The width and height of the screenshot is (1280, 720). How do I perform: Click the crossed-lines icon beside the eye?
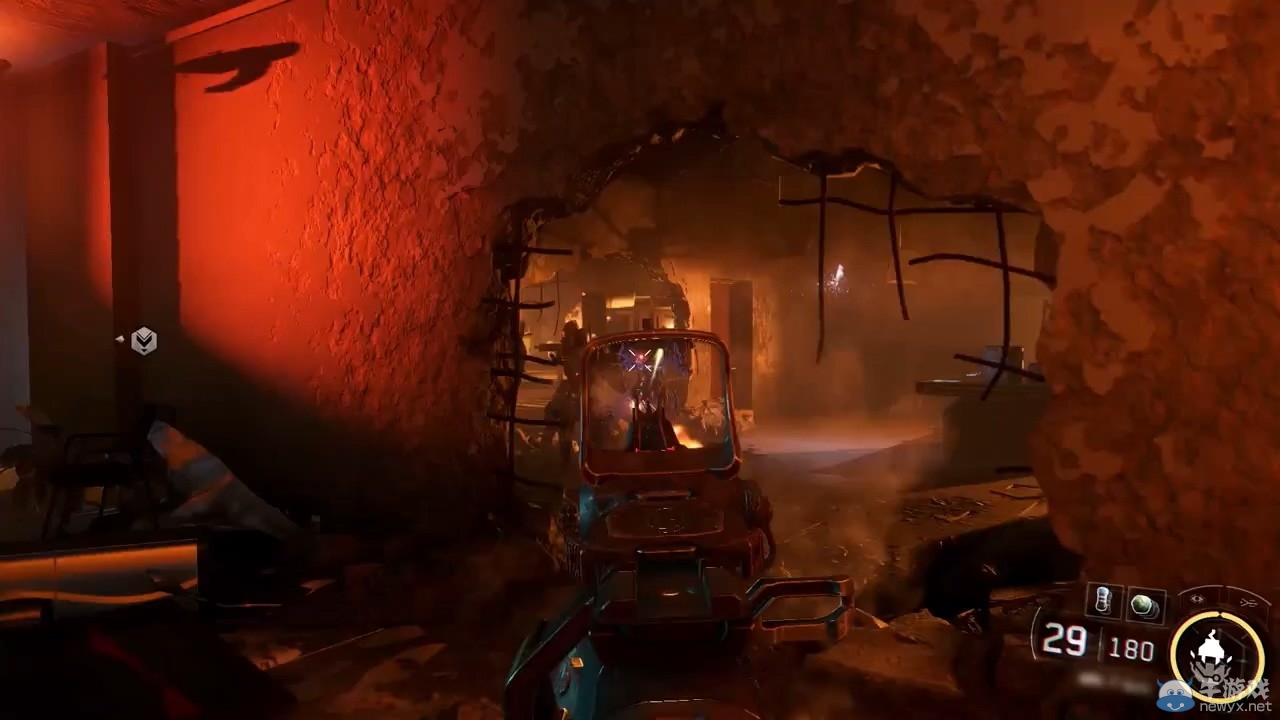tap(1248, 603)
